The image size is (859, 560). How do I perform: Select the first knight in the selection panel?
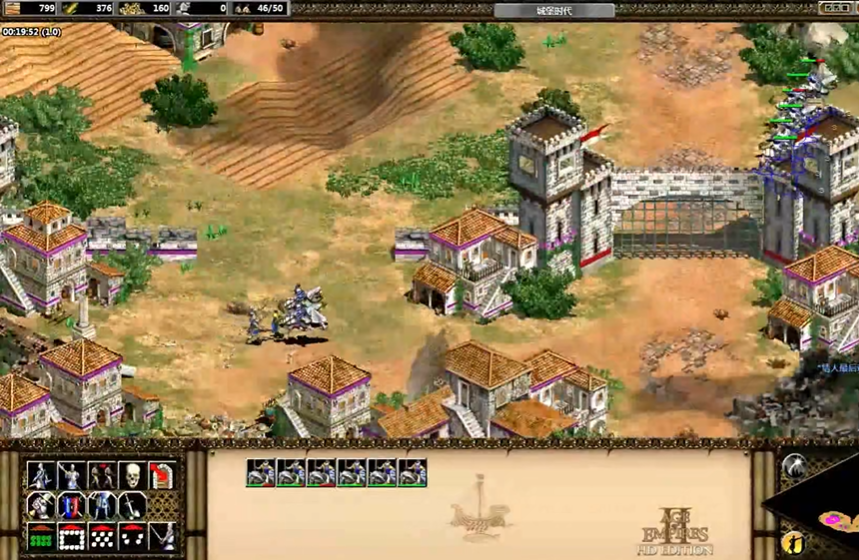point(261,473)
